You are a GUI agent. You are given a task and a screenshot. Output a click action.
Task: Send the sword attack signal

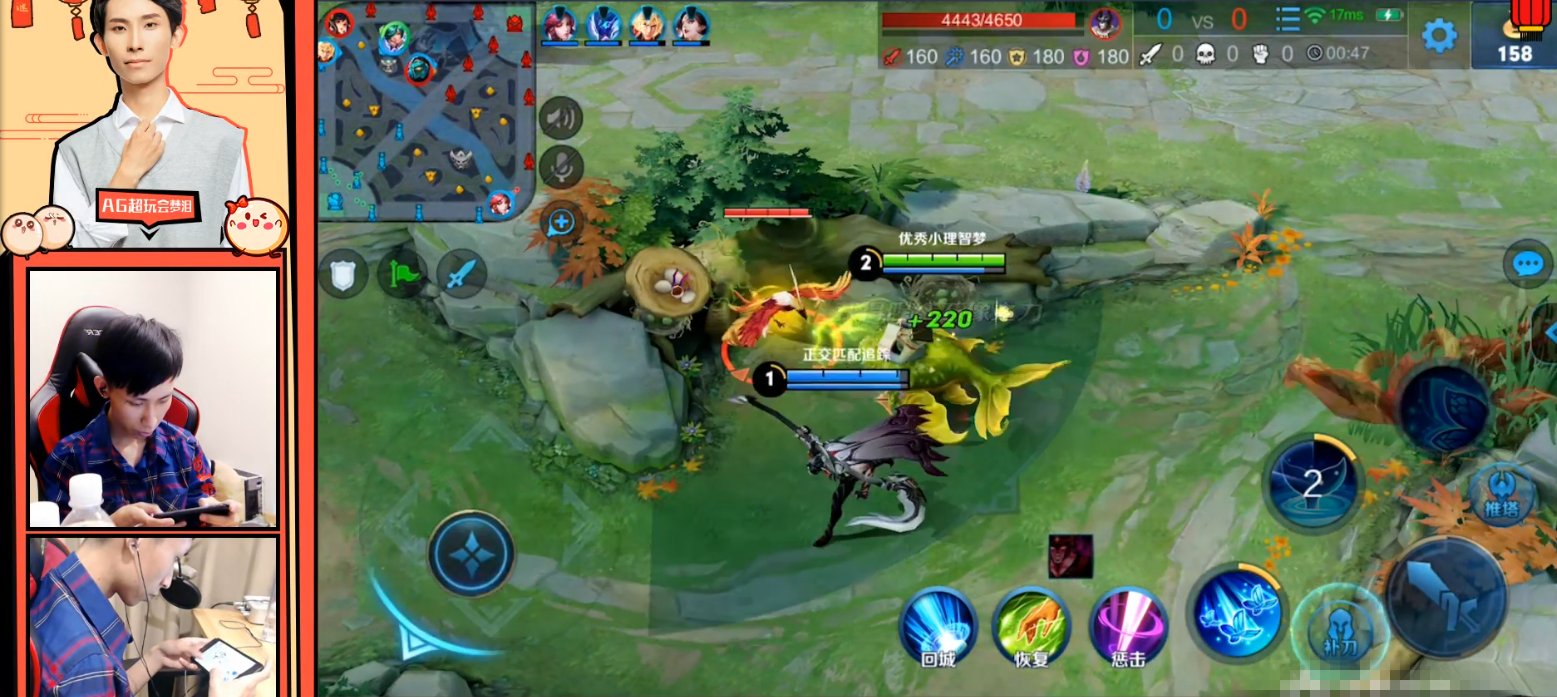[461, 274]
